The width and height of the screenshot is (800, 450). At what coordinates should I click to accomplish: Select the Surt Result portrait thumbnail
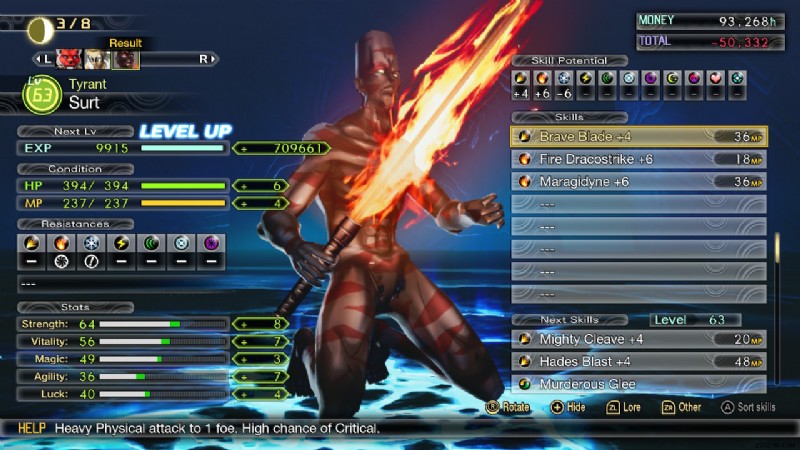(126, 59)
